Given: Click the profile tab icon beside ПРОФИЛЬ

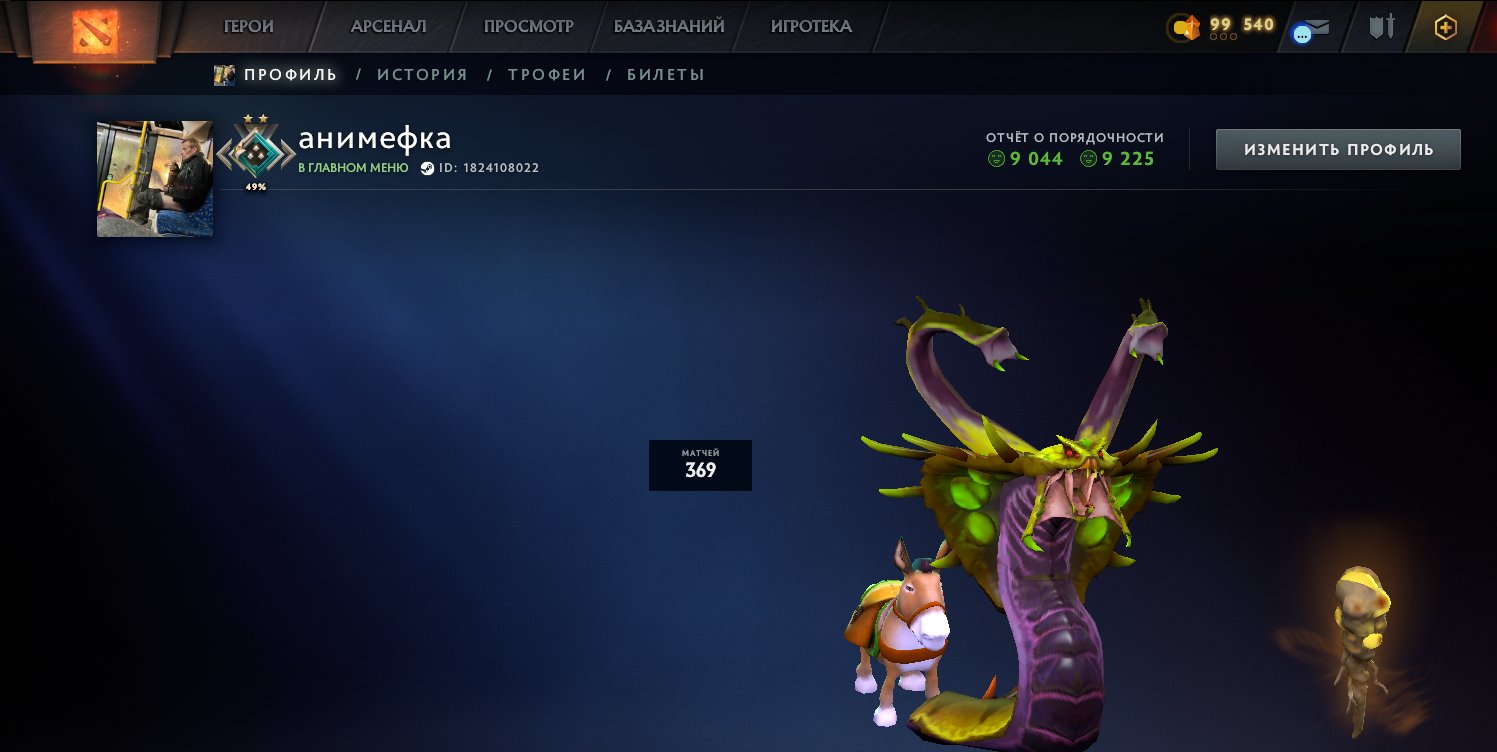Looking at the screenshot, I should [x=224, y=73].
